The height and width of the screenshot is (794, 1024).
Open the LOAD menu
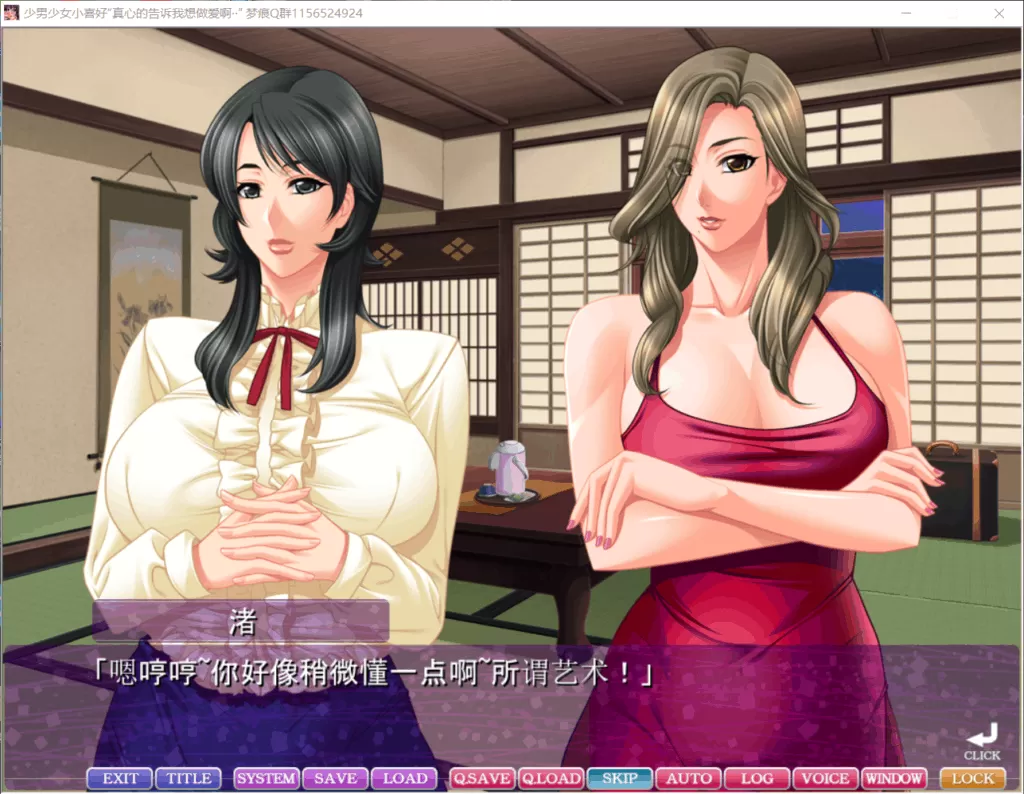[404, 778]
